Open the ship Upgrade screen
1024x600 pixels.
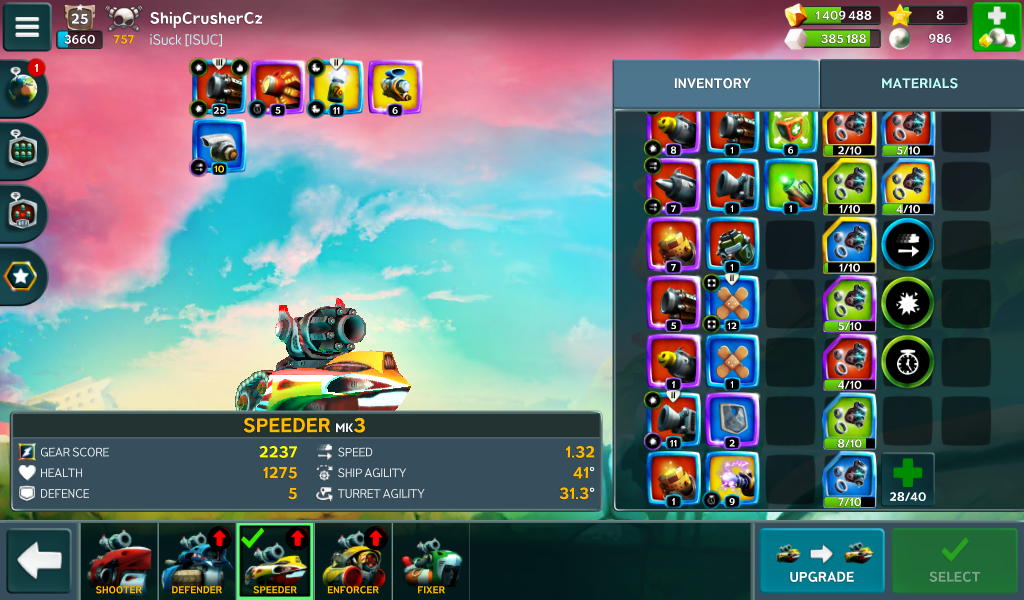[x=821, y=561]
